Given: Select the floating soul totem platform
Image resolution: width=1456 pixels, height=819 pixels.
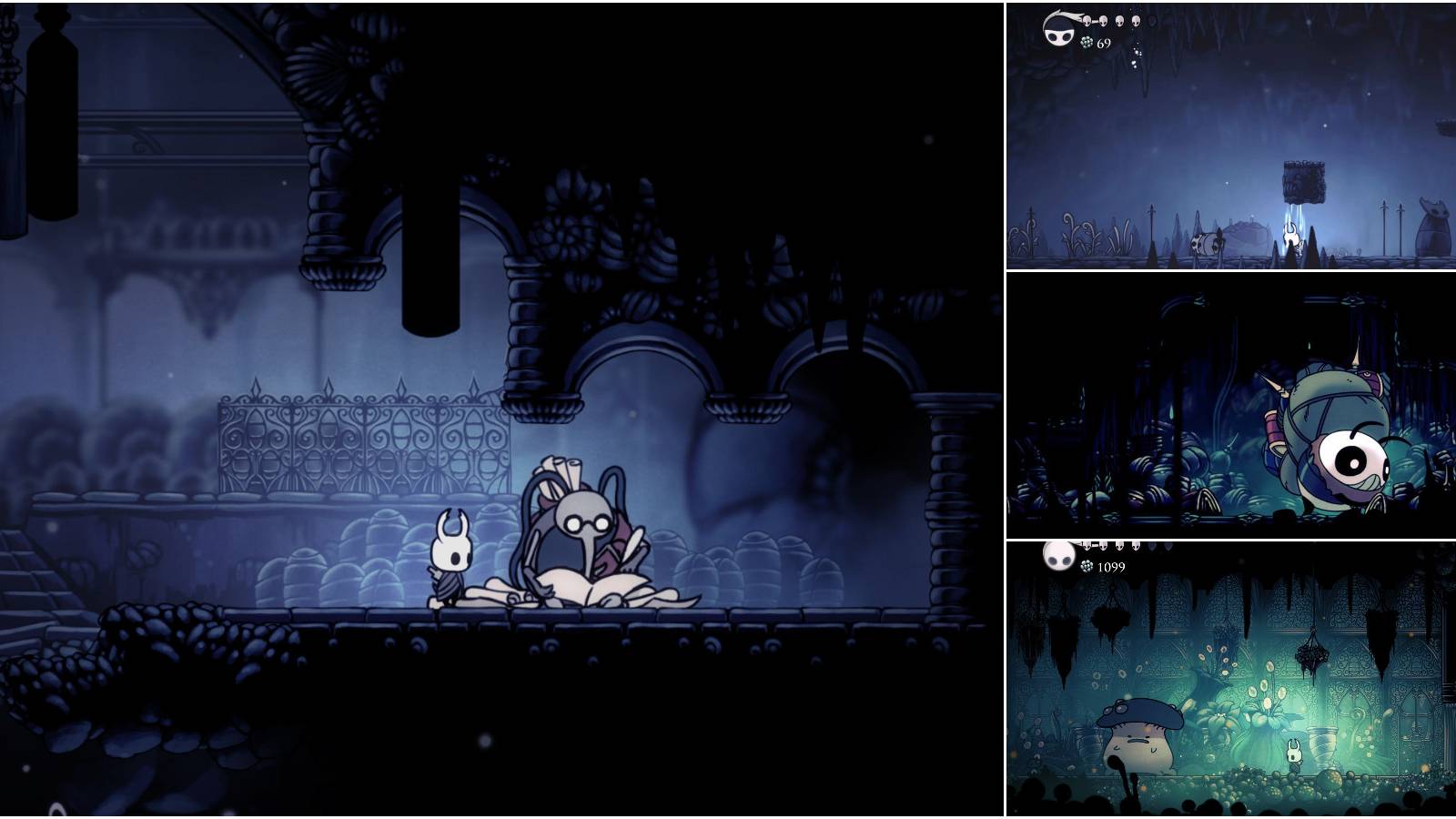Looking at the screenshot, I should (x=1303, y=183).
